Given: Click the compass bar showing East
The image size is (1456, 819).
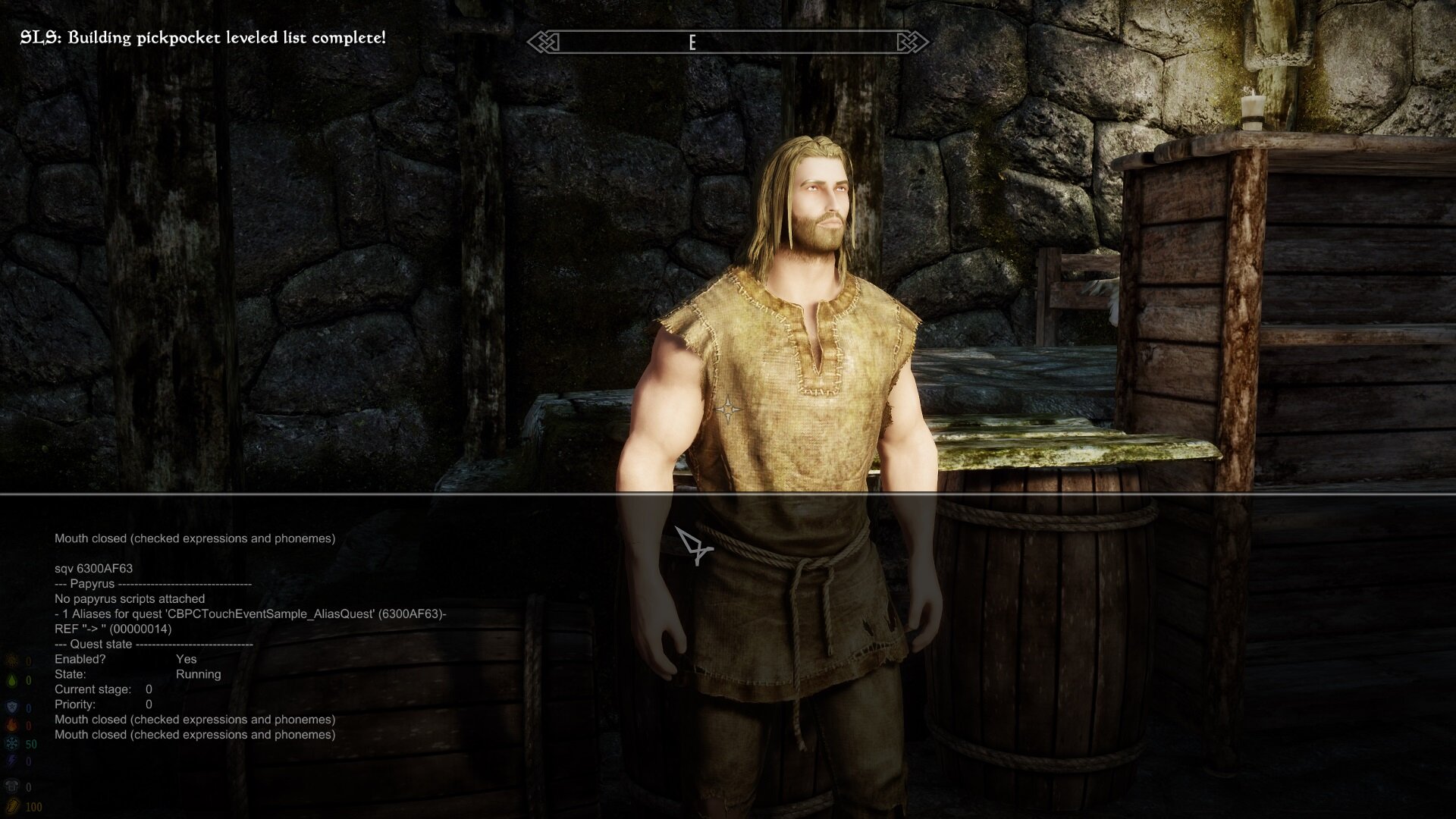Looking at the screenshot, I should click(x=728, y=42).
